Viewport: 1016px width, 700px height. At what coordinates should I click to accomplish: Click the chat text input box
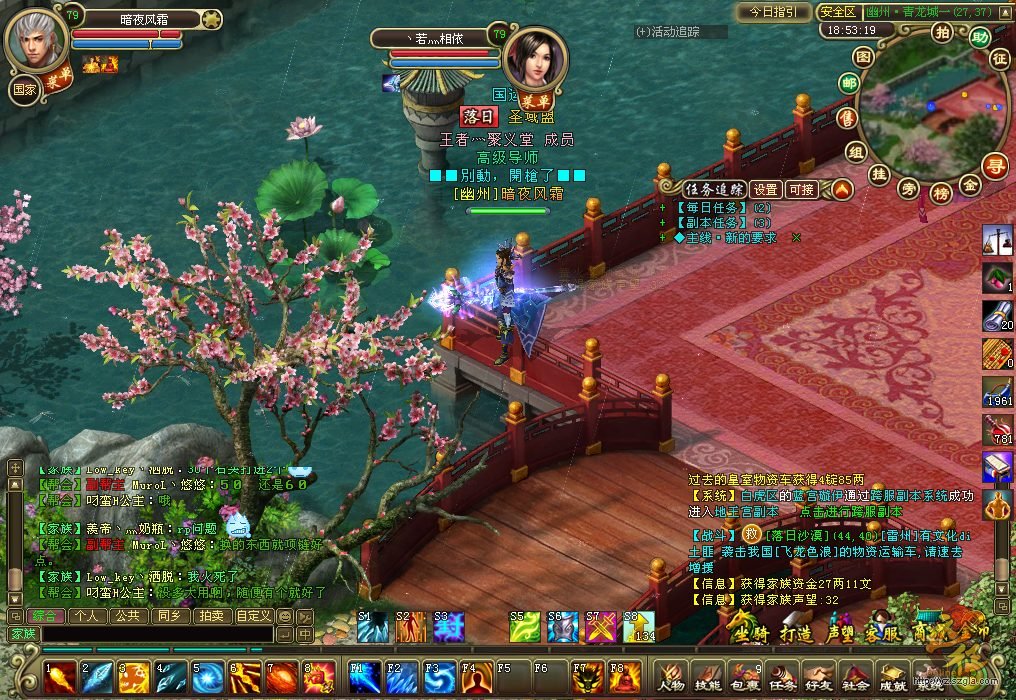(x=155, y=634)
